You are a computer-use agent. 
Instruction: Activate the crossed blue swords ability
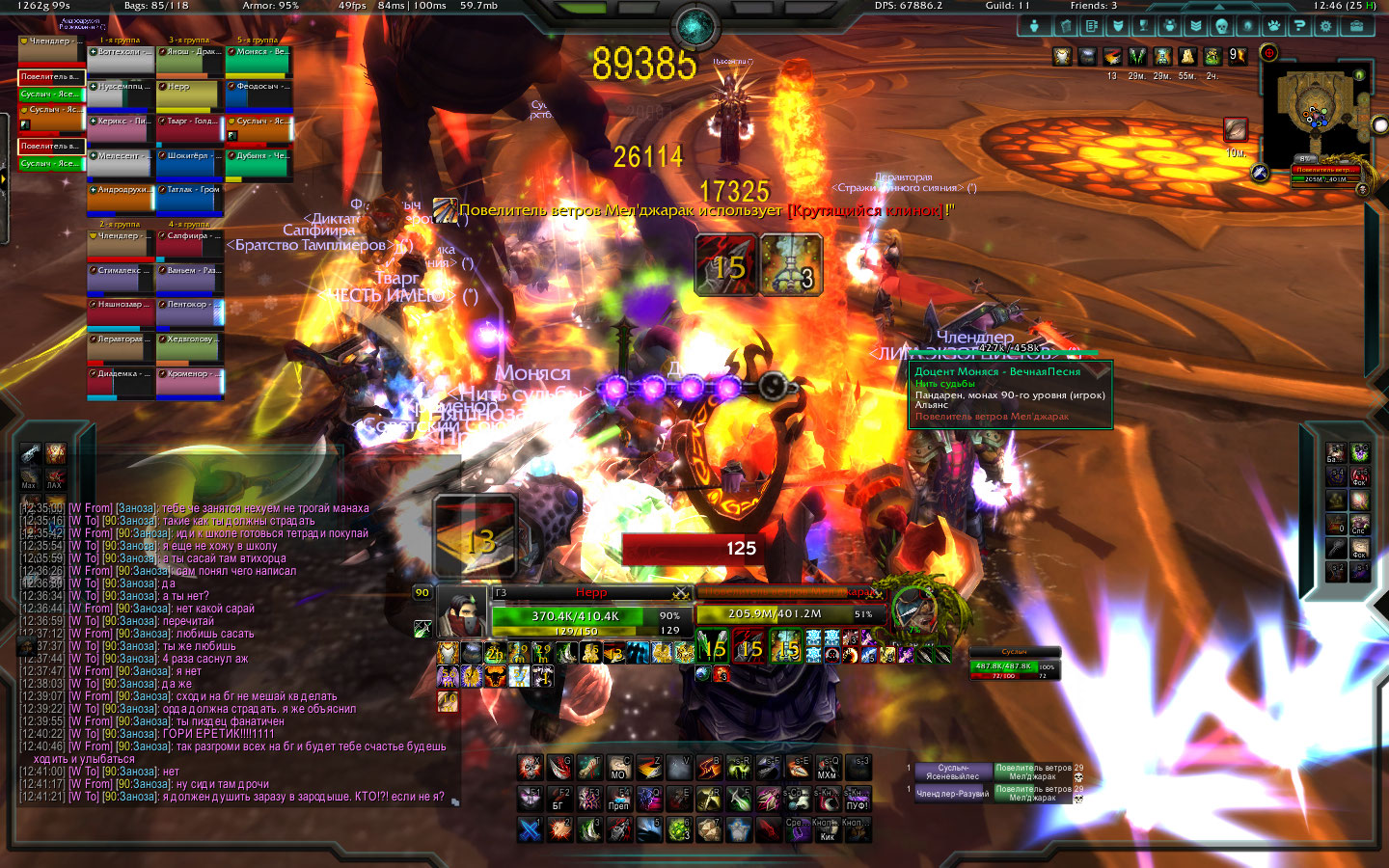pos(530,829)
